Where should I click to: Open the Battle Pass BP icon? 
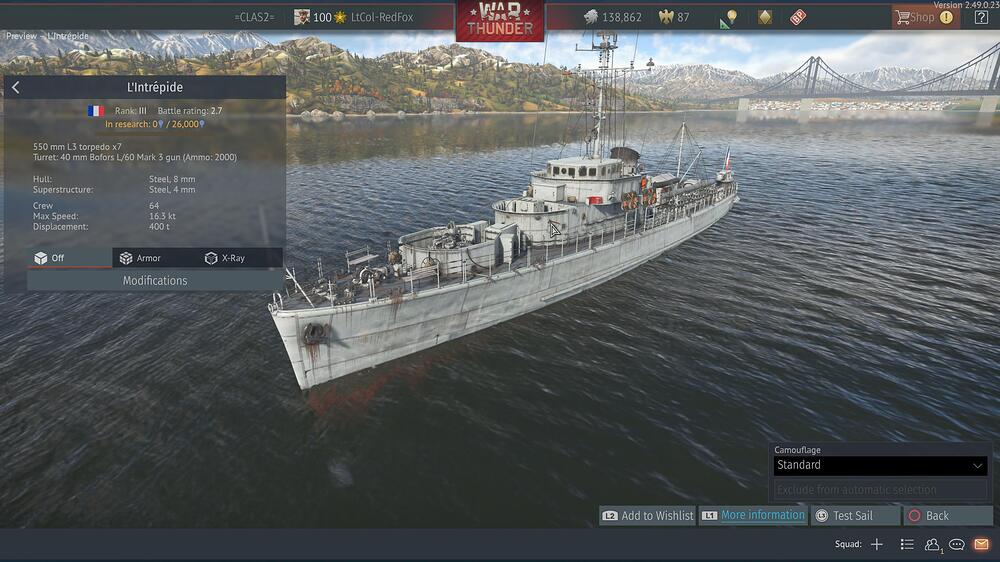point(798,17)
